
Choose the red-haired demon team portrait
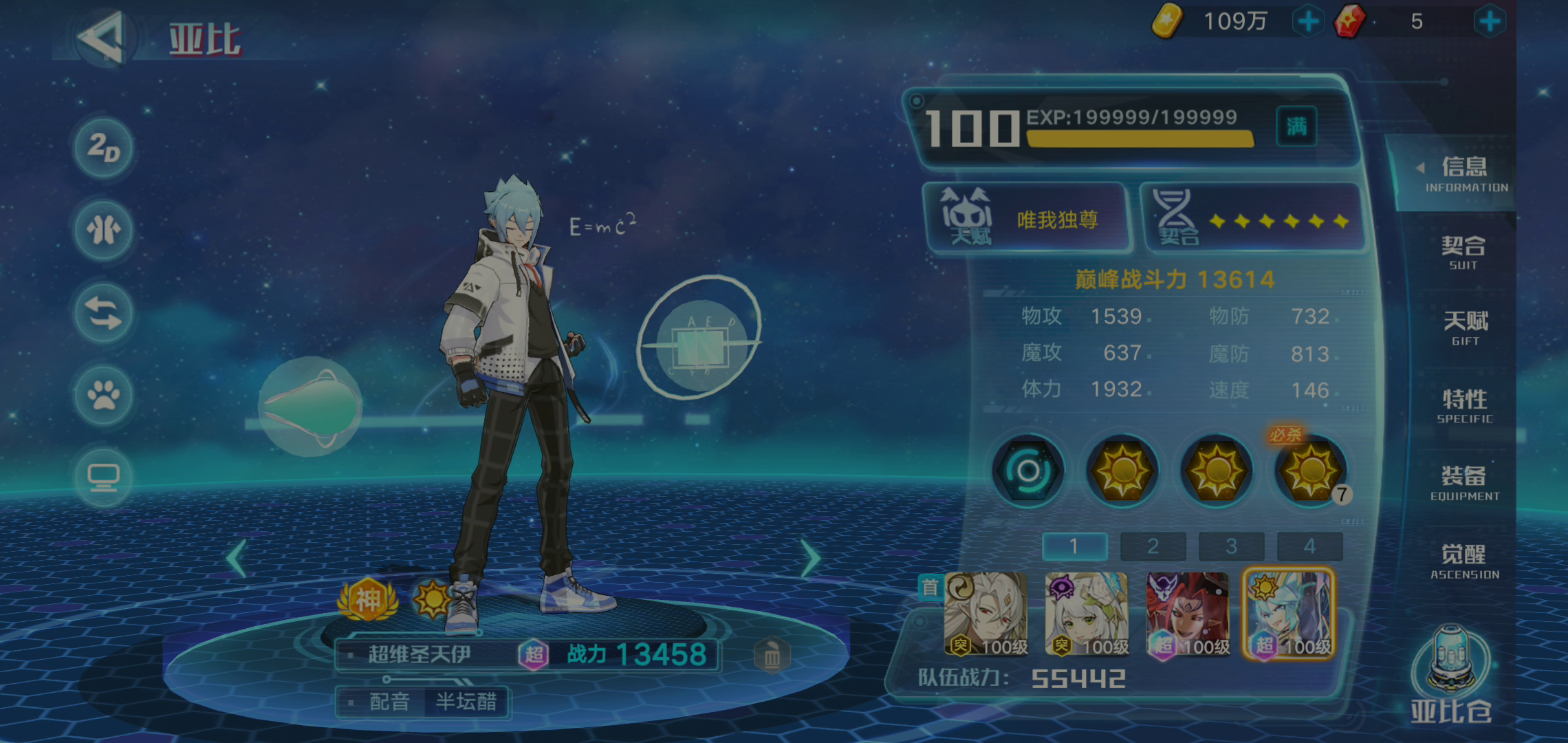[x=1188, y=614]
